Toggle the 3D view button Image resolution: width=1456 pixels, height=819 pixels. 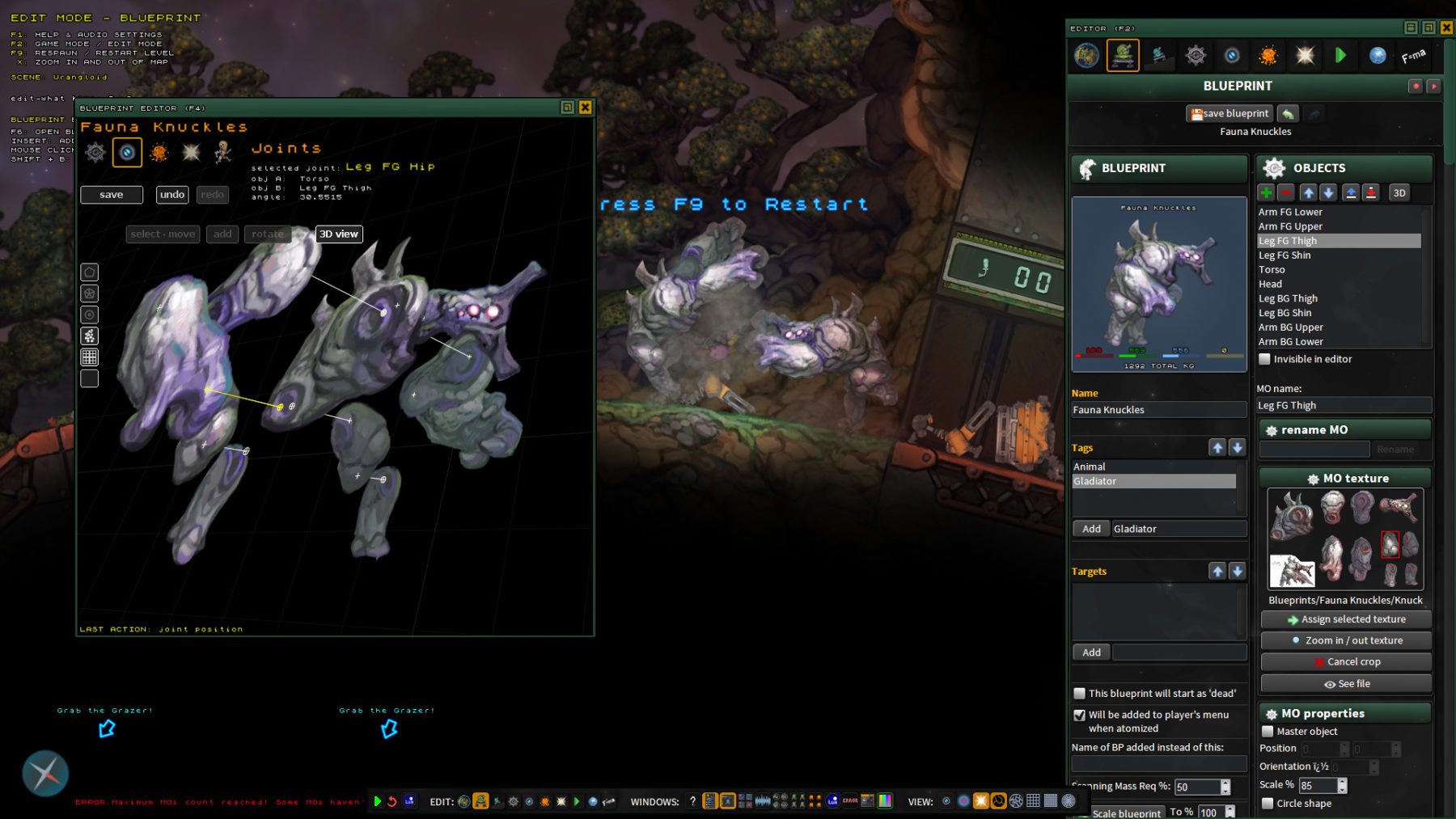(338, 234)
